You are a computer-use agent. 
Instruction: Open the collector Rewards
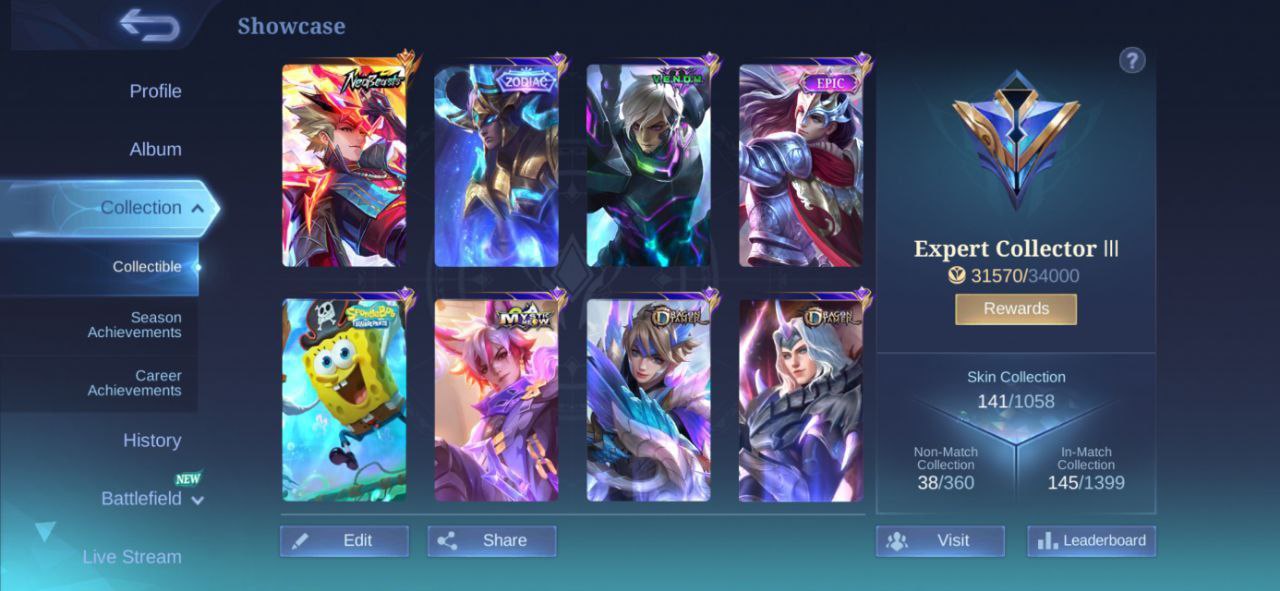click(1016, 309)
